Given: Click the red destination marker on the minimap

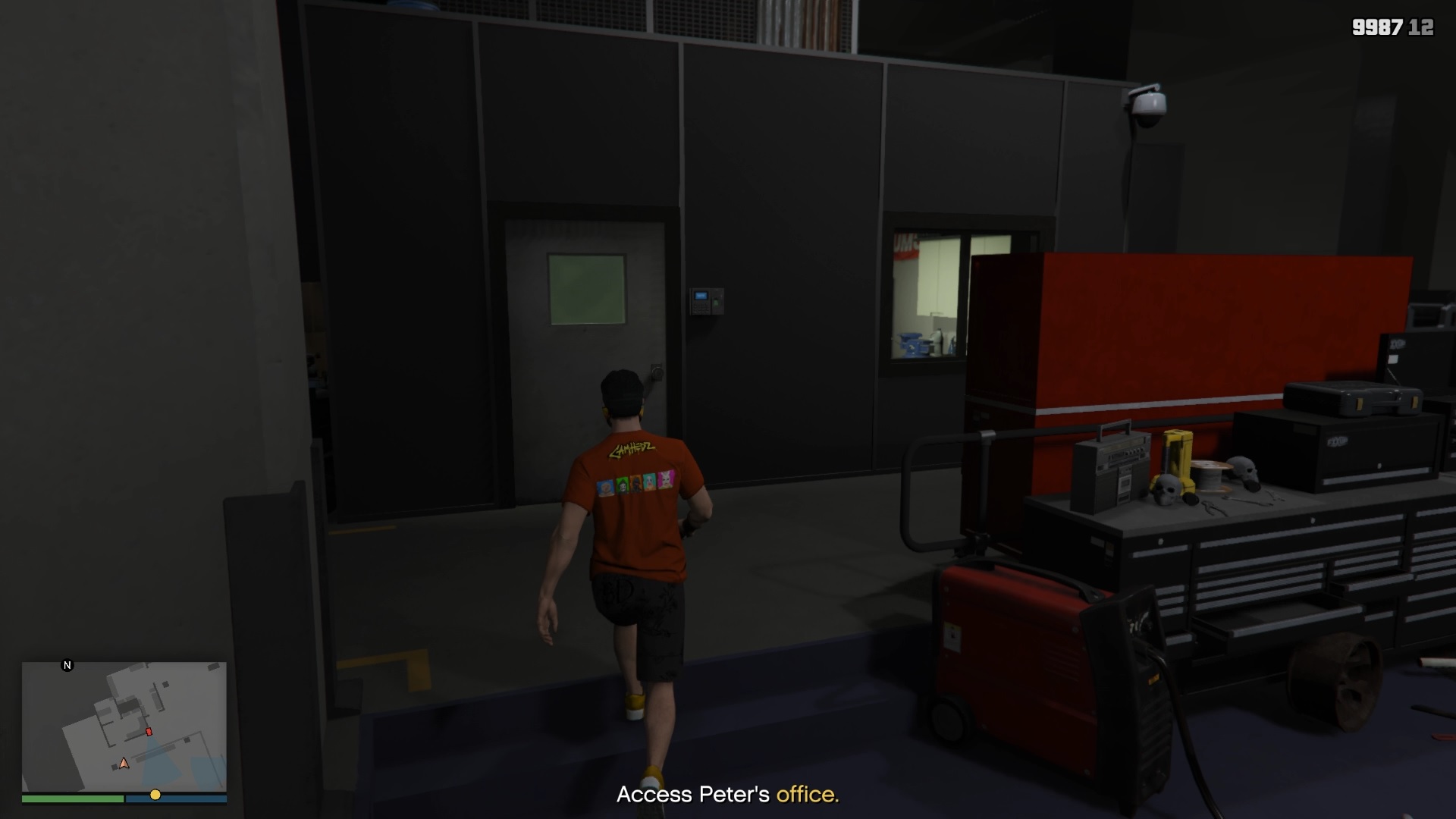Looking at the screenshot, I should point(148,730).
